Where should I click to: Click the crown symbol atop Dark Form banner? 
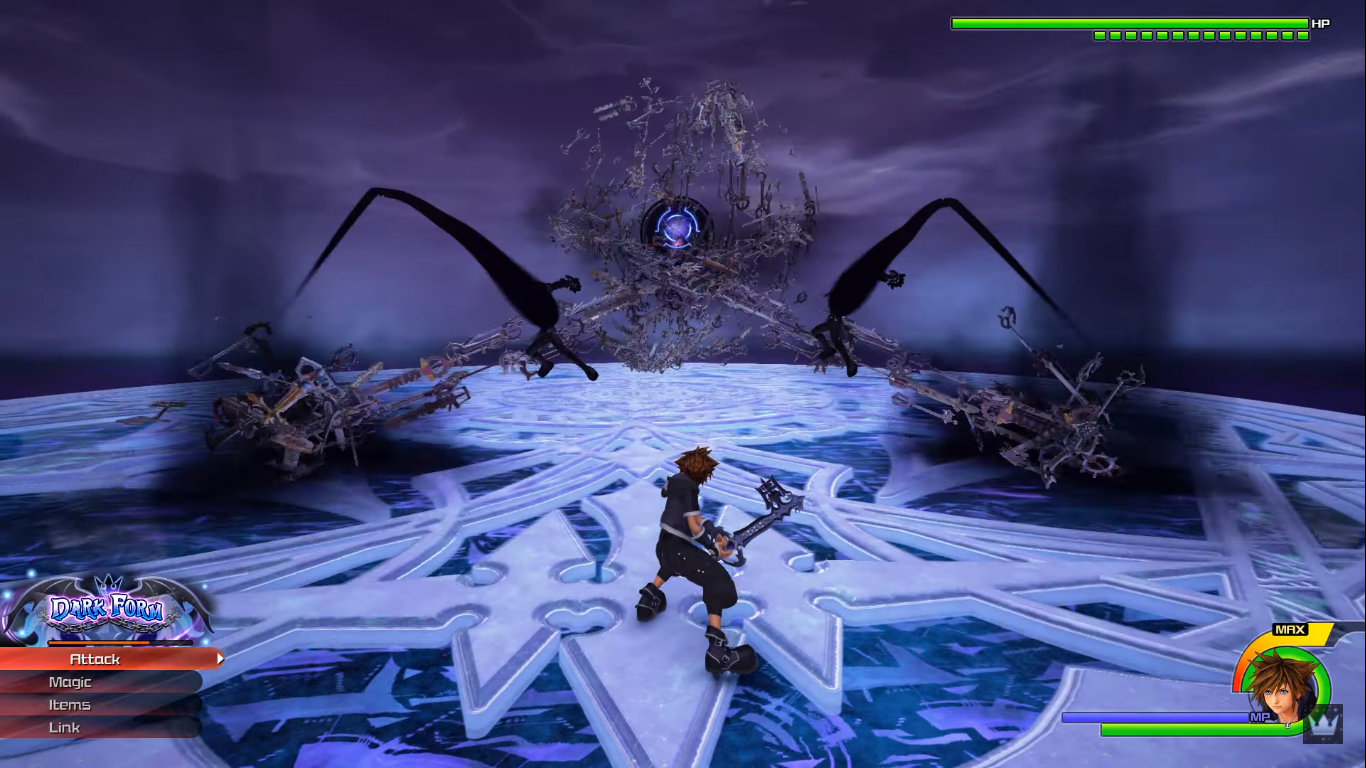tap(106, 583)
